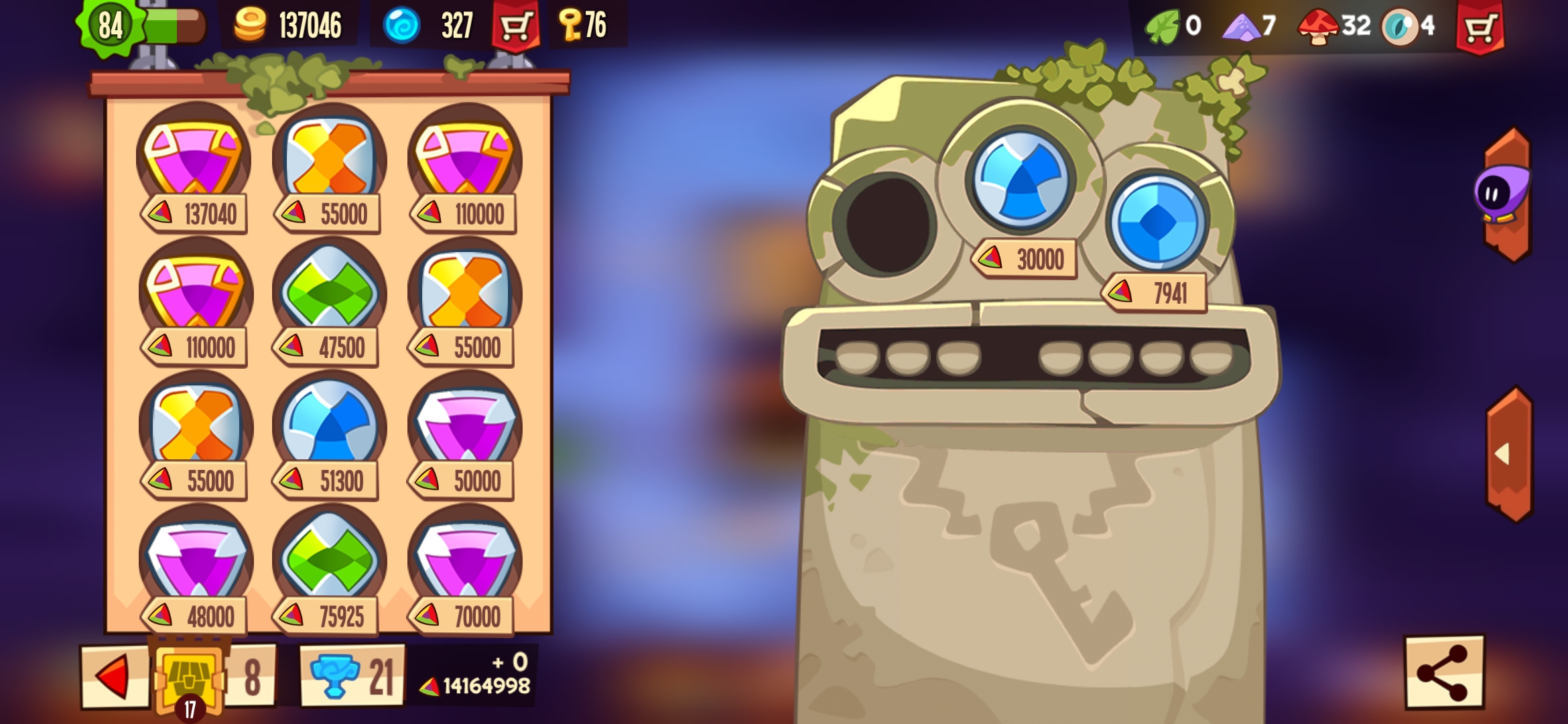Image resolution: width=1568 pixels, height=724 pixels.
Task: Open the shop via the gold cart icon
Action: [516, 24]
